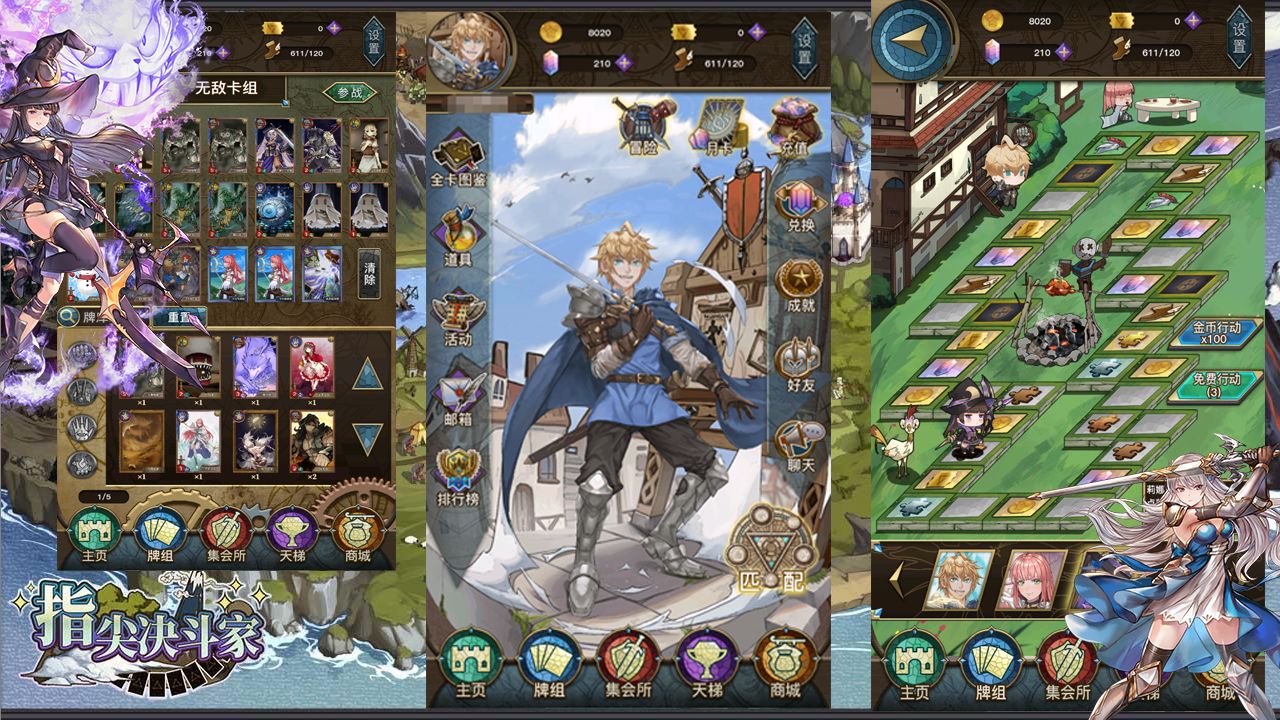Open the 邮箱 mailbox
1280x720 pixels.
pos(457,396)
